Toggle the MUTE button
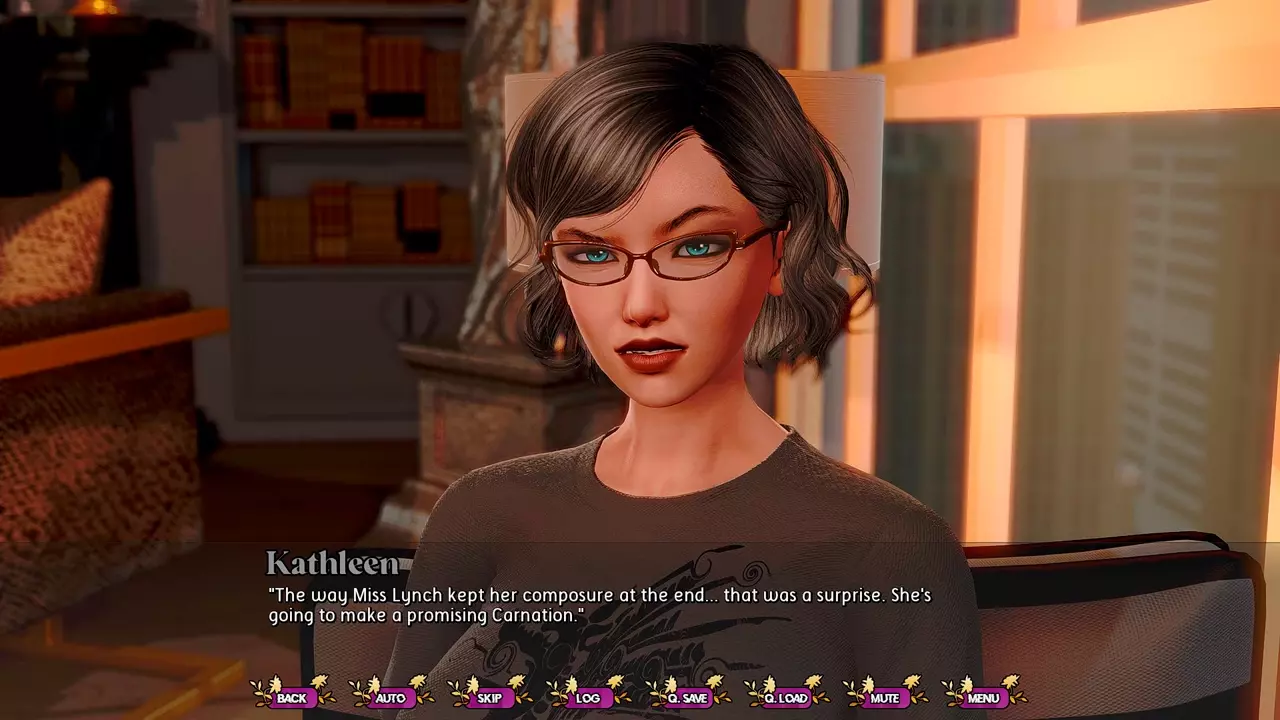The width and height of the screenshot is (1280, 720). point(885,697)
